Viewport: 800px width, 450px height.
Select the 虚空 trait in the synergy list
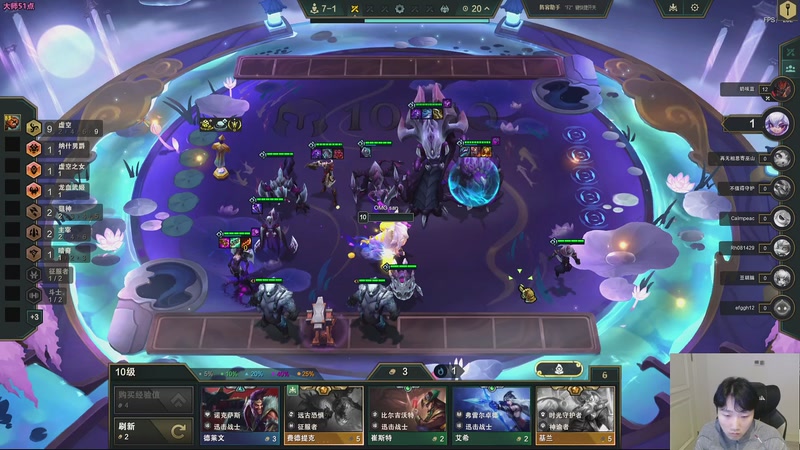(x=60, y=127)
